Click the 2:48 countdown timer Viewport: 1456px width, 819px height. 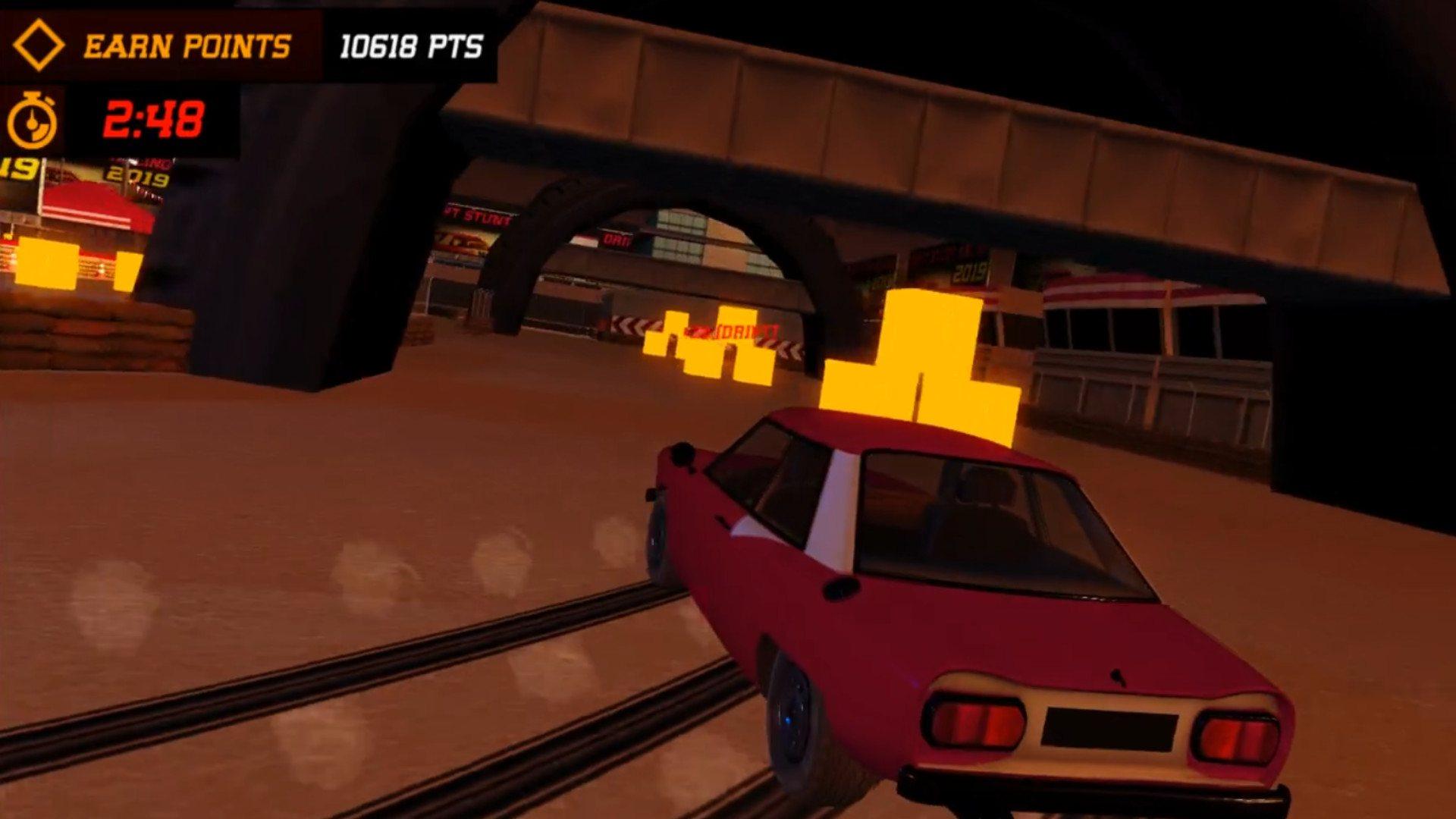[155, 118]
